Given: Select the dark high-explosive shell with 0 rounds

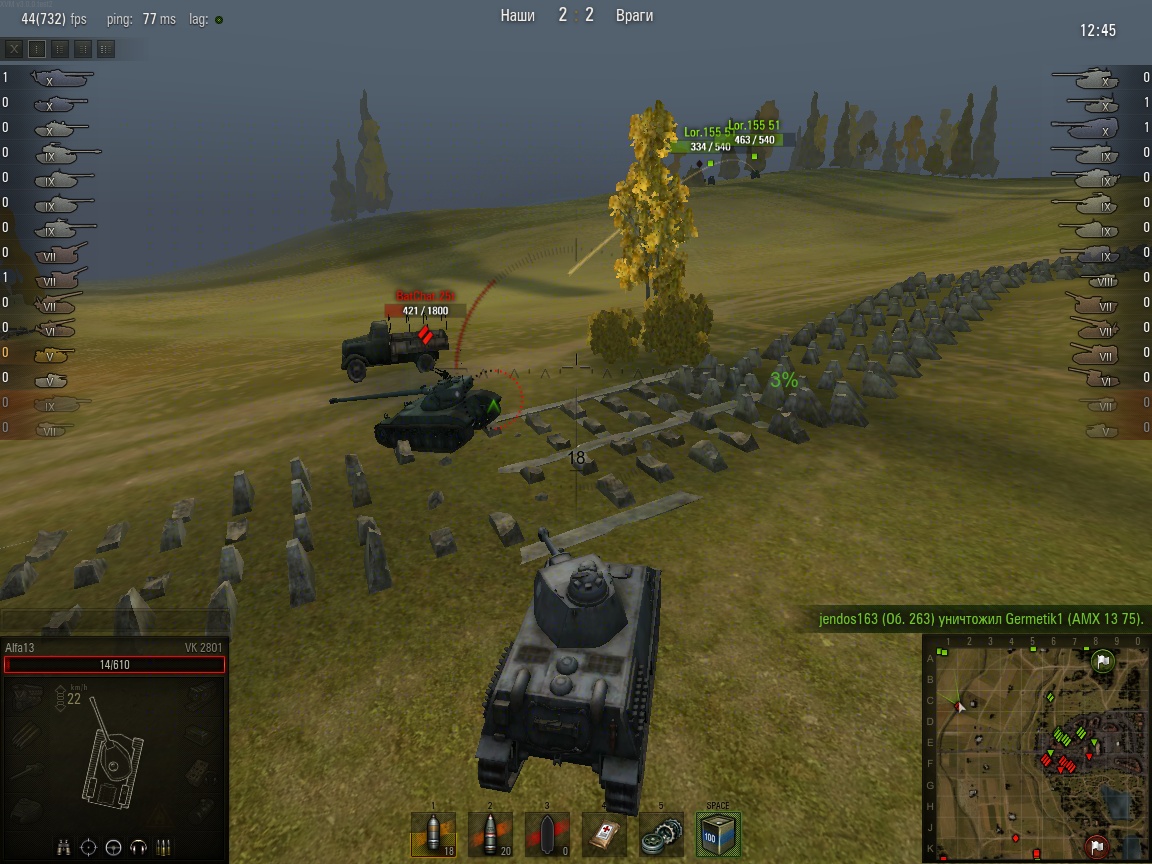Looking at the screenshot, I should (547, 834).
